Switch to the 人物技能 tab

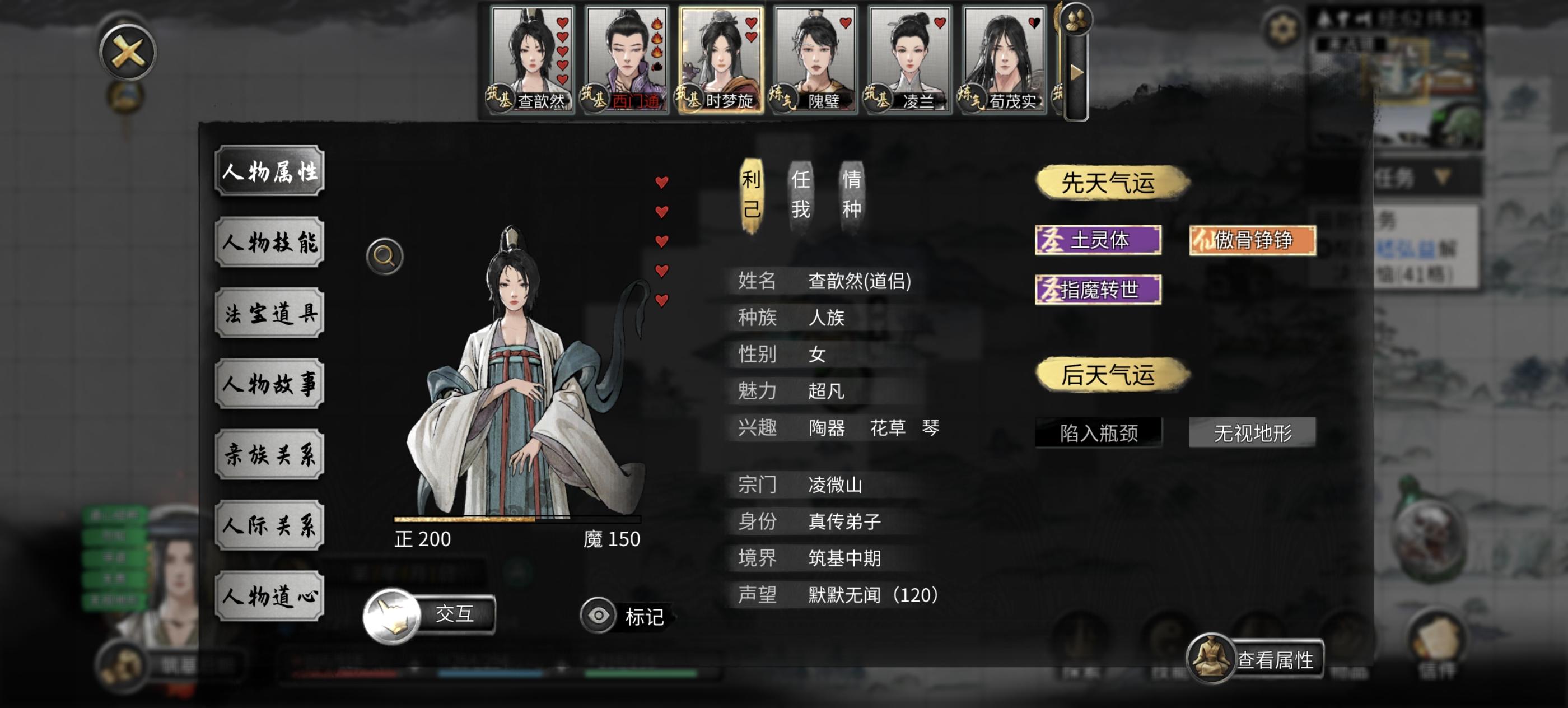coord(269,241)
